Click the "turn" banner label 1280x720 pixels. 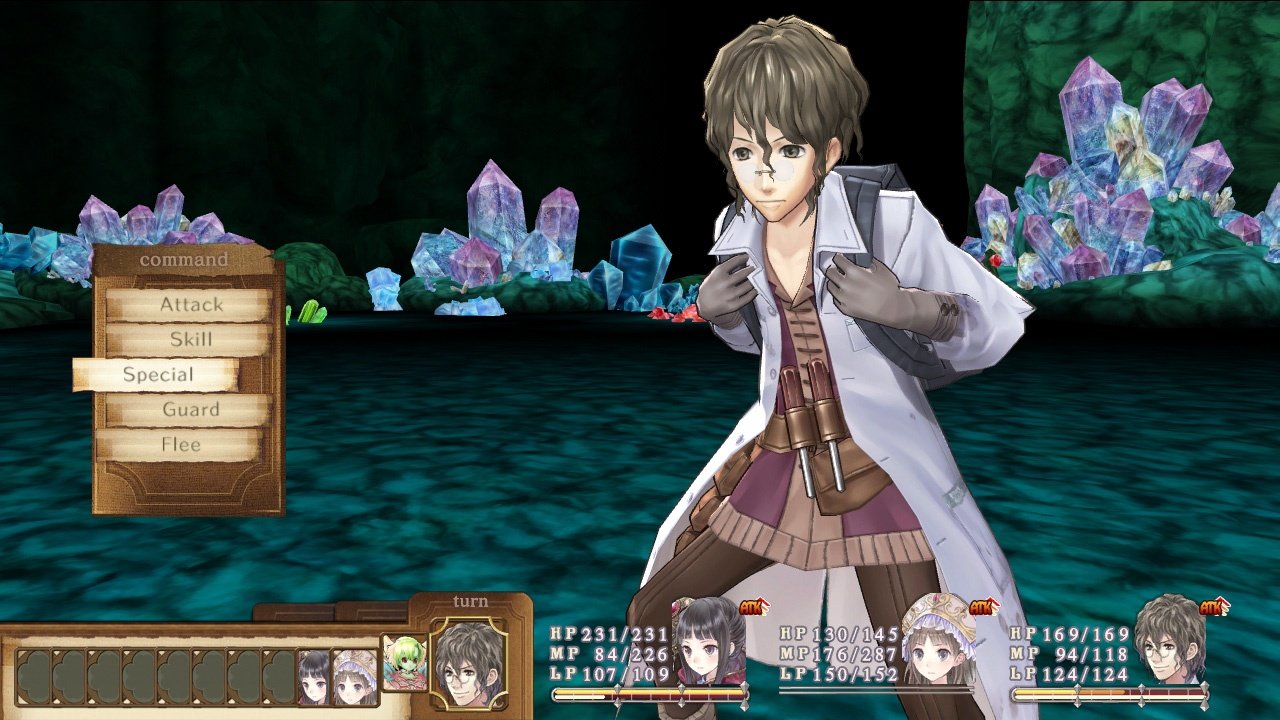point(471,600)
